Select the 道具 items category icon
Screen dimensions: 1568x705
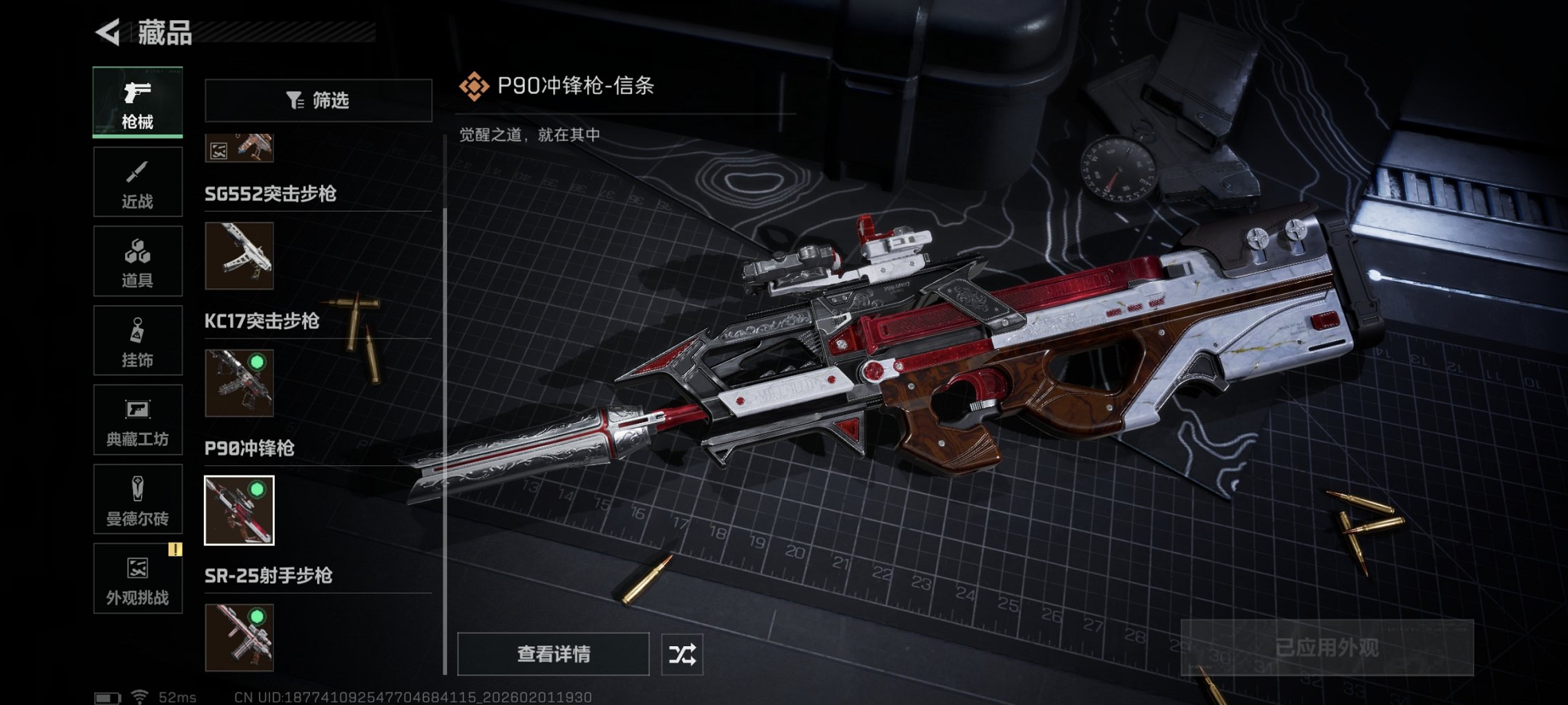137,261
